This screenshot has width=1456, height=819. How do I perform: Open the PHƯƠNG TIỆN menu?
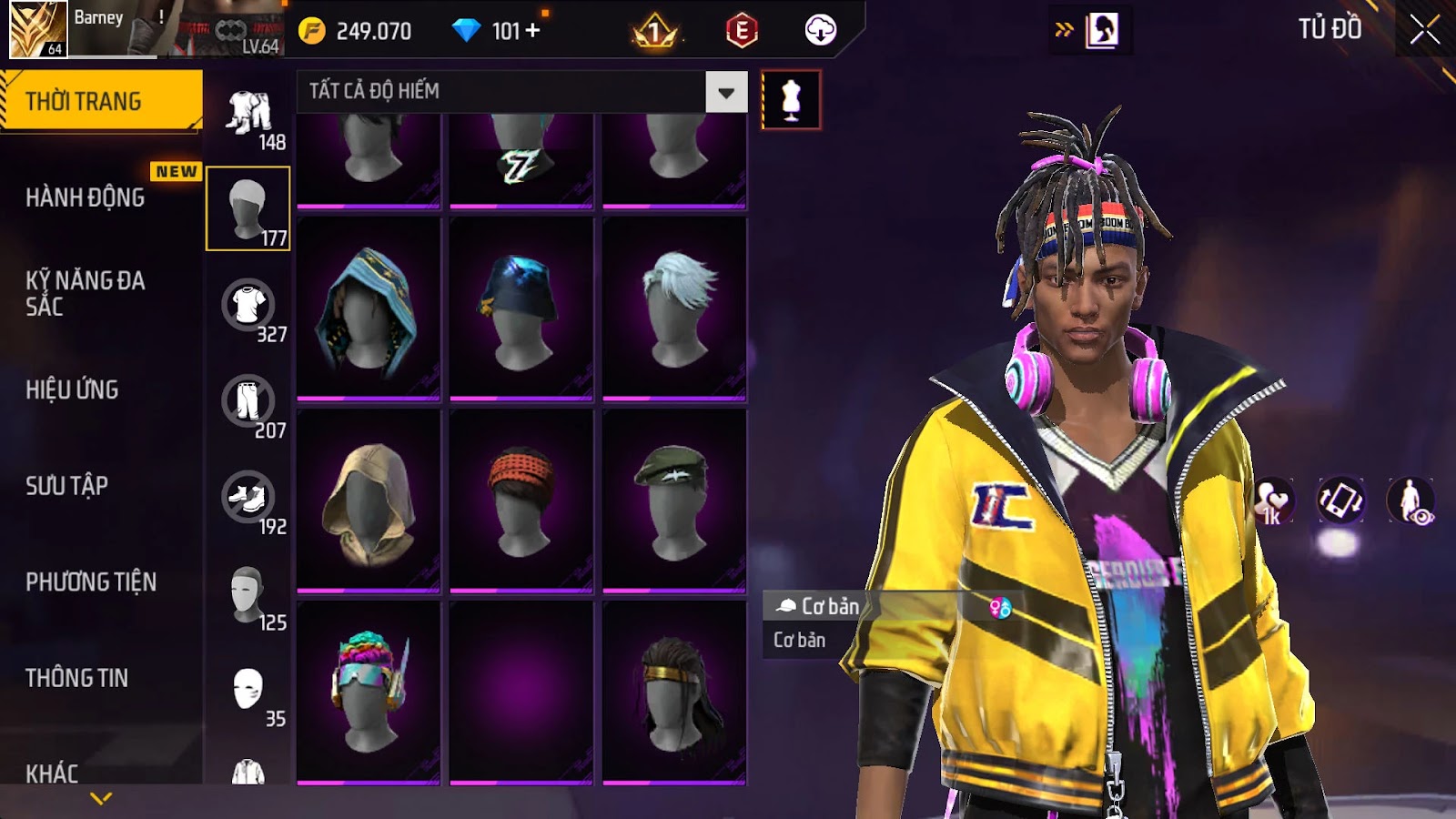91,581
